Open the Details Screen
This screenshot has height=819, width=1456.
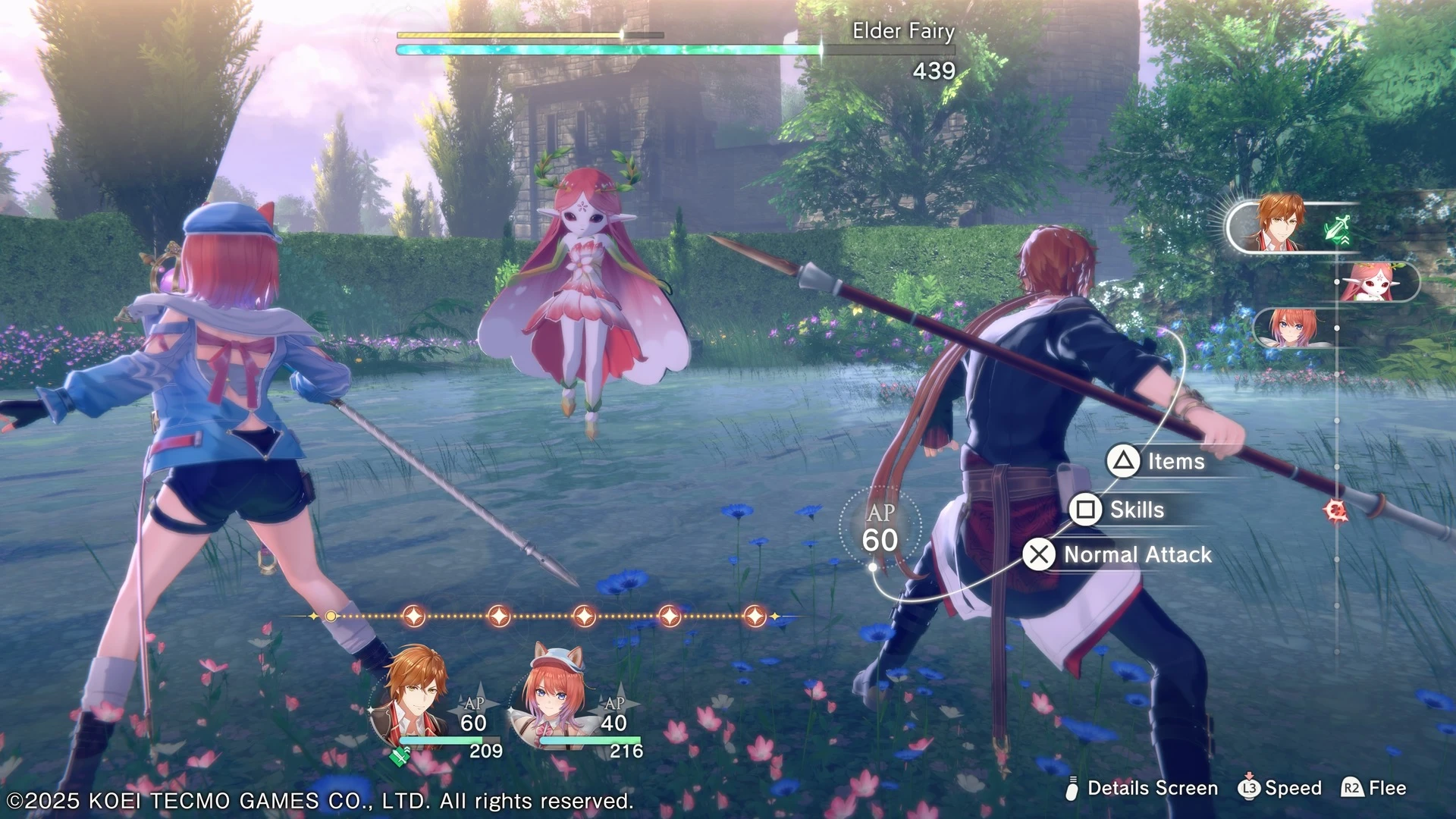click(1141, 789)
